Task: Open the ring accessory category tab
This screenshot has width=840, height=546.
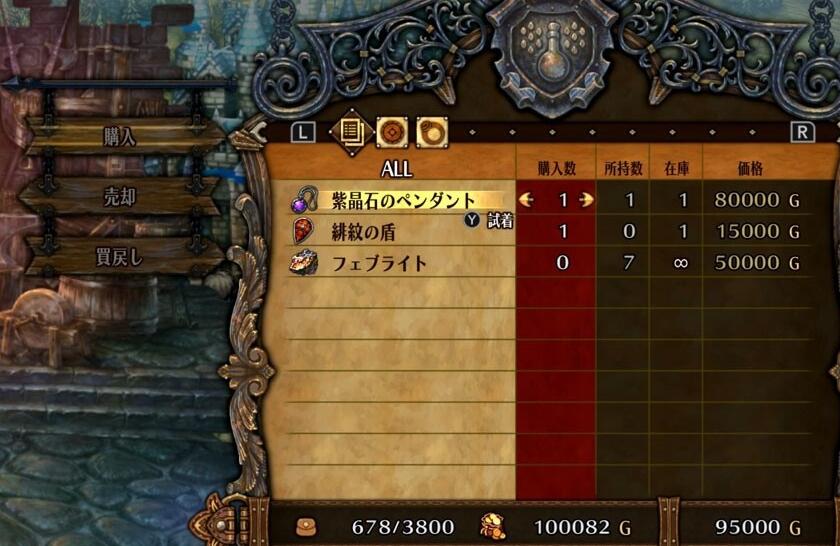Action: click(431, 131)
